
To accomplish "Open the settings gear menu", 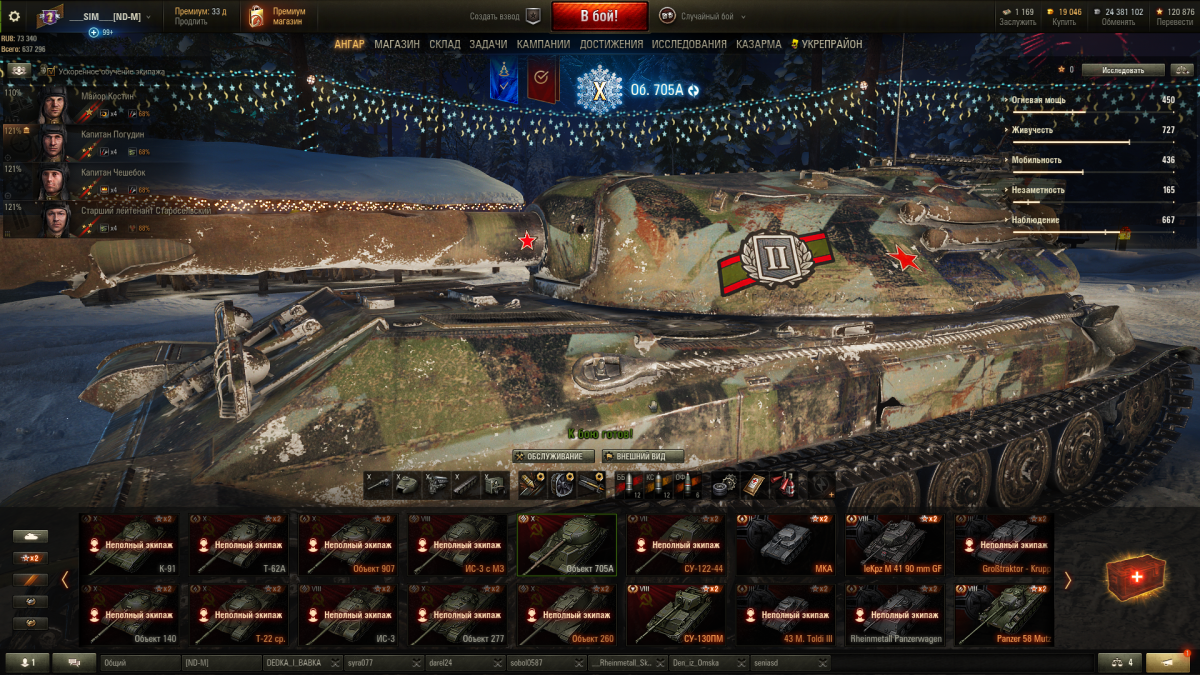I will click(x=14, y=16).
